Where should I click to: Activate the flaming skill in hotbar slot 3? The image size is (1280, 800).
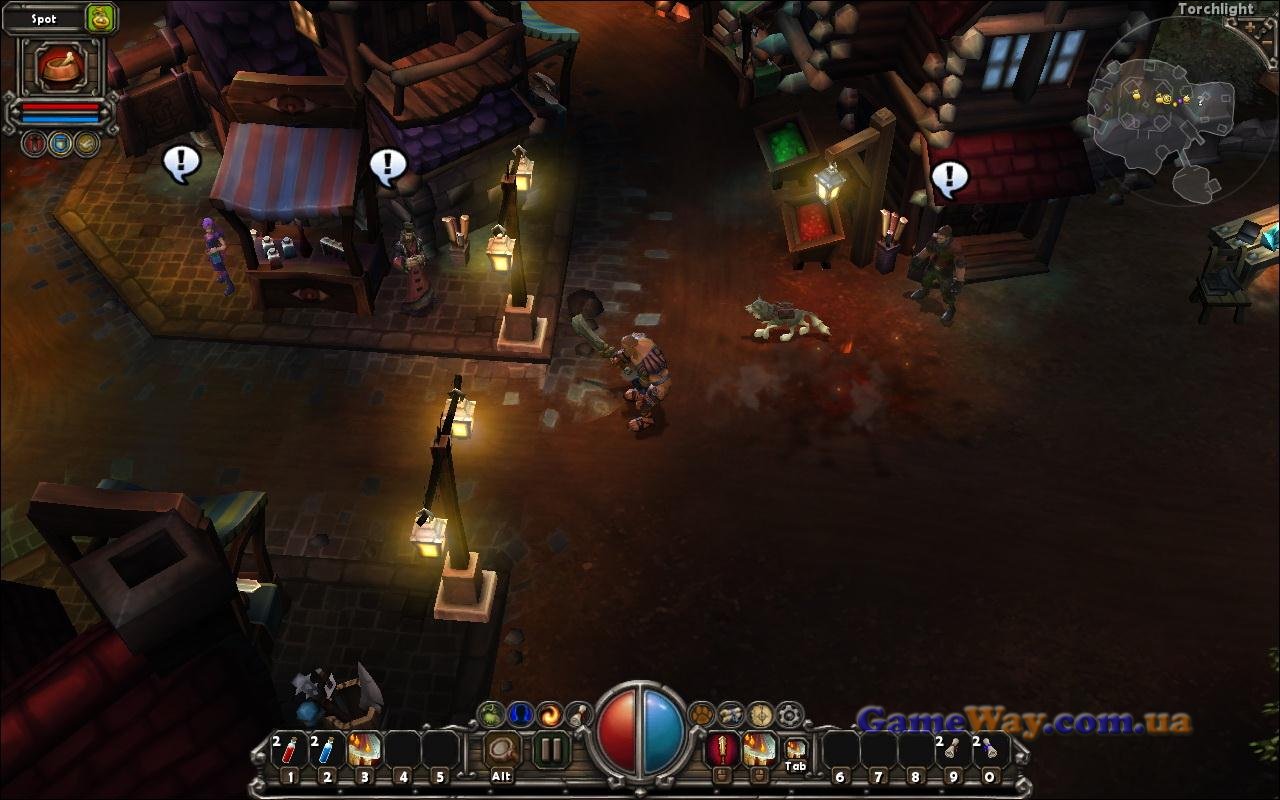coord(364,750)
